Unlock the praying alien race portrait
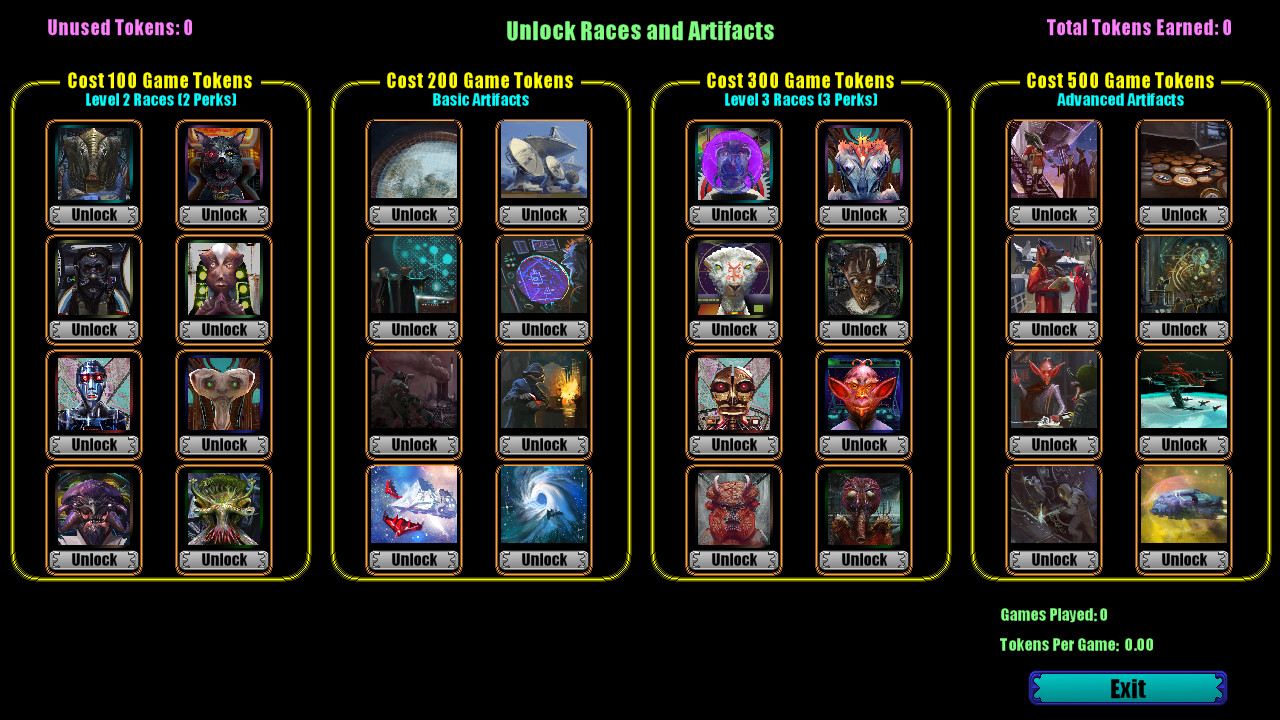Viewport: 1280px width, 720px height. point(224,329)
